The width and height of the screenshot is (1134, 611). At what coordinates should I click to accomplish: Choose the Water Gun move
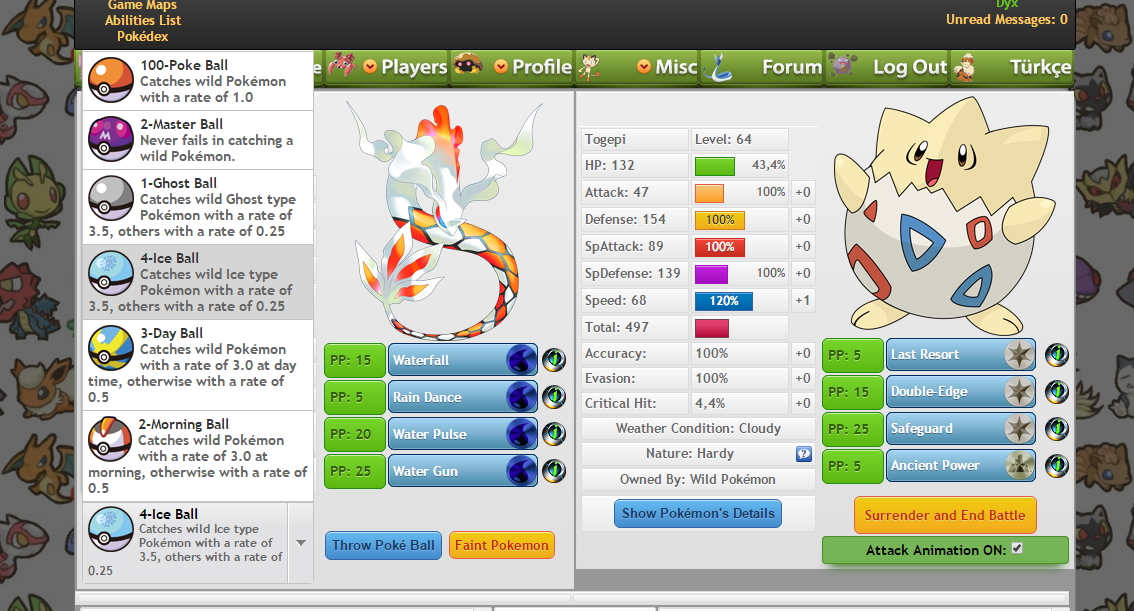coord(462,471)
